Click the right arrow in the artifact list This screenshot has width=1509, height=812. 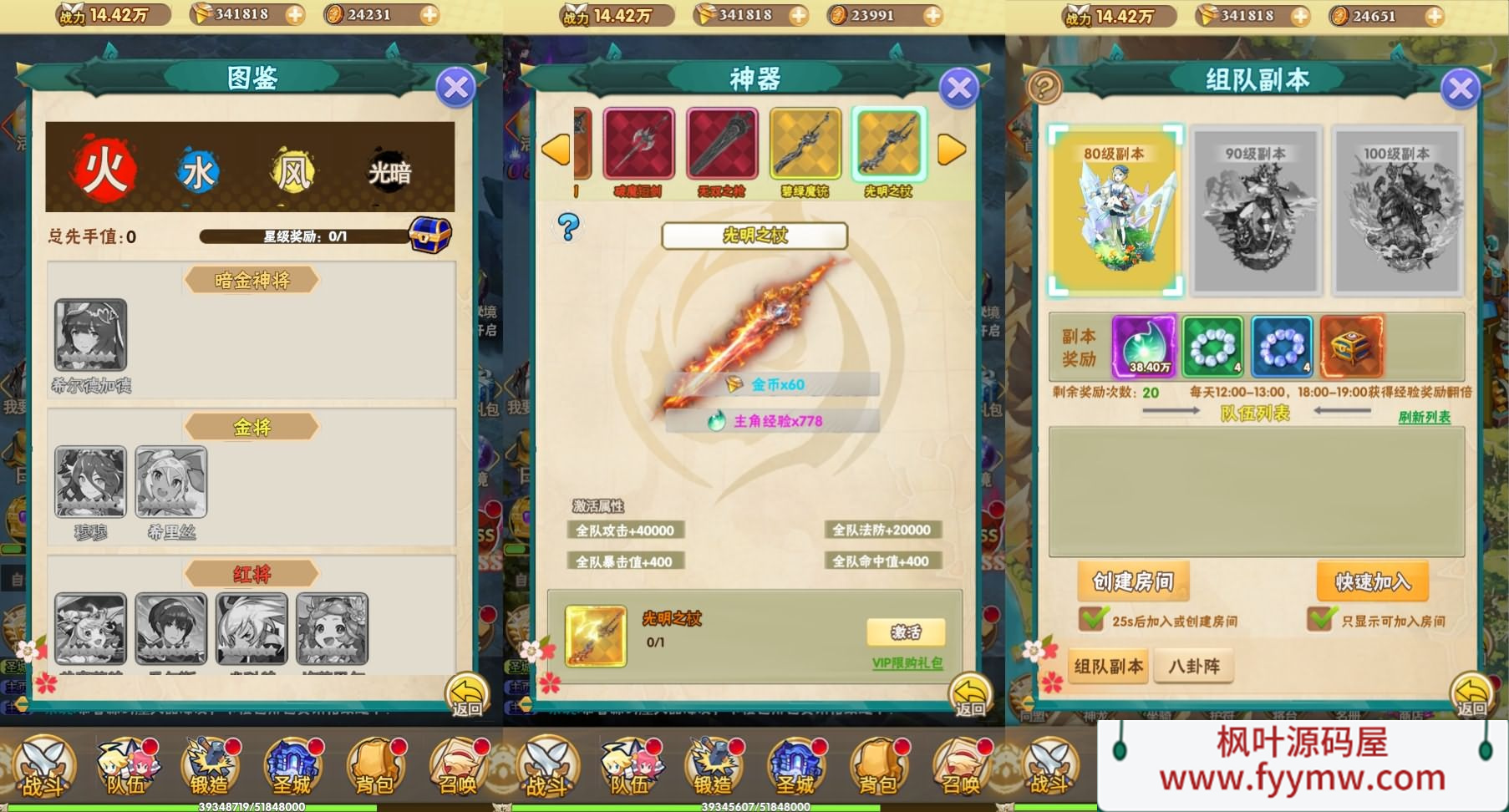pos(951,150)
